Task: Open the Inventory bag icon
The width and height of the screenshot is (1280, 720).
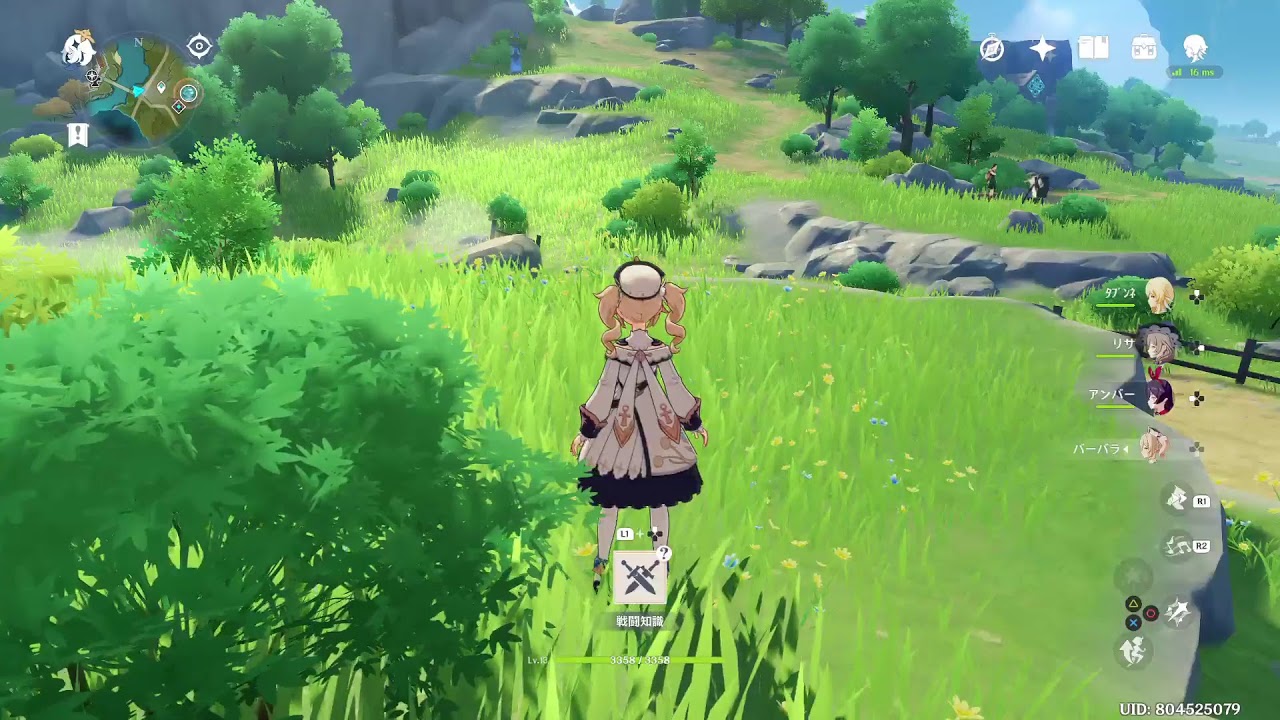Action: click(x=1143, y=46)
